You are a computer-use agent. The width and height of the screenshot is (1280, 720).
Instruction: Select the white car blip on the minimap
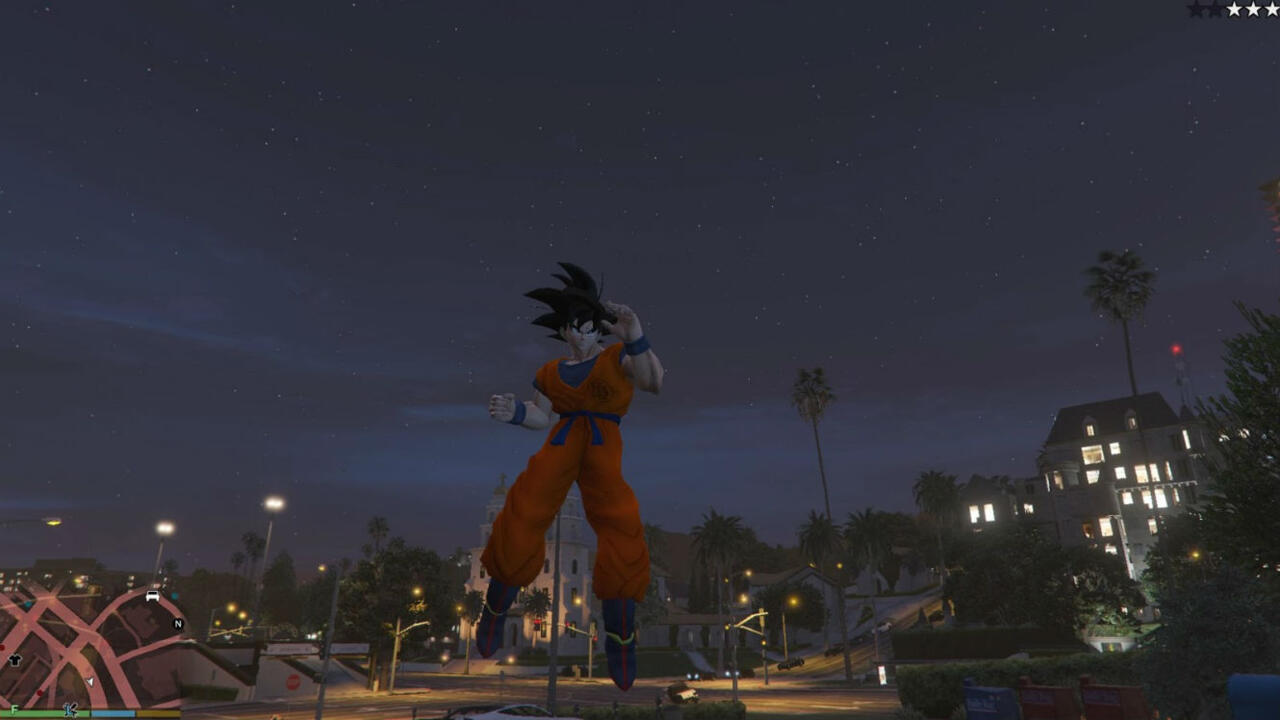point(152,597)
